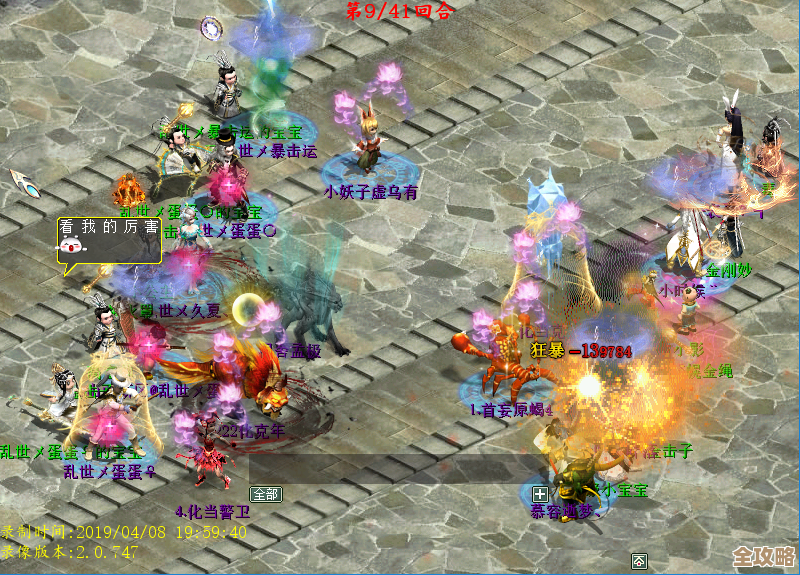Viewport: 800px width, 575px height.
Task: Select the 全部 chat filter button
Action: pyautogui.click(x=266, y=494)
